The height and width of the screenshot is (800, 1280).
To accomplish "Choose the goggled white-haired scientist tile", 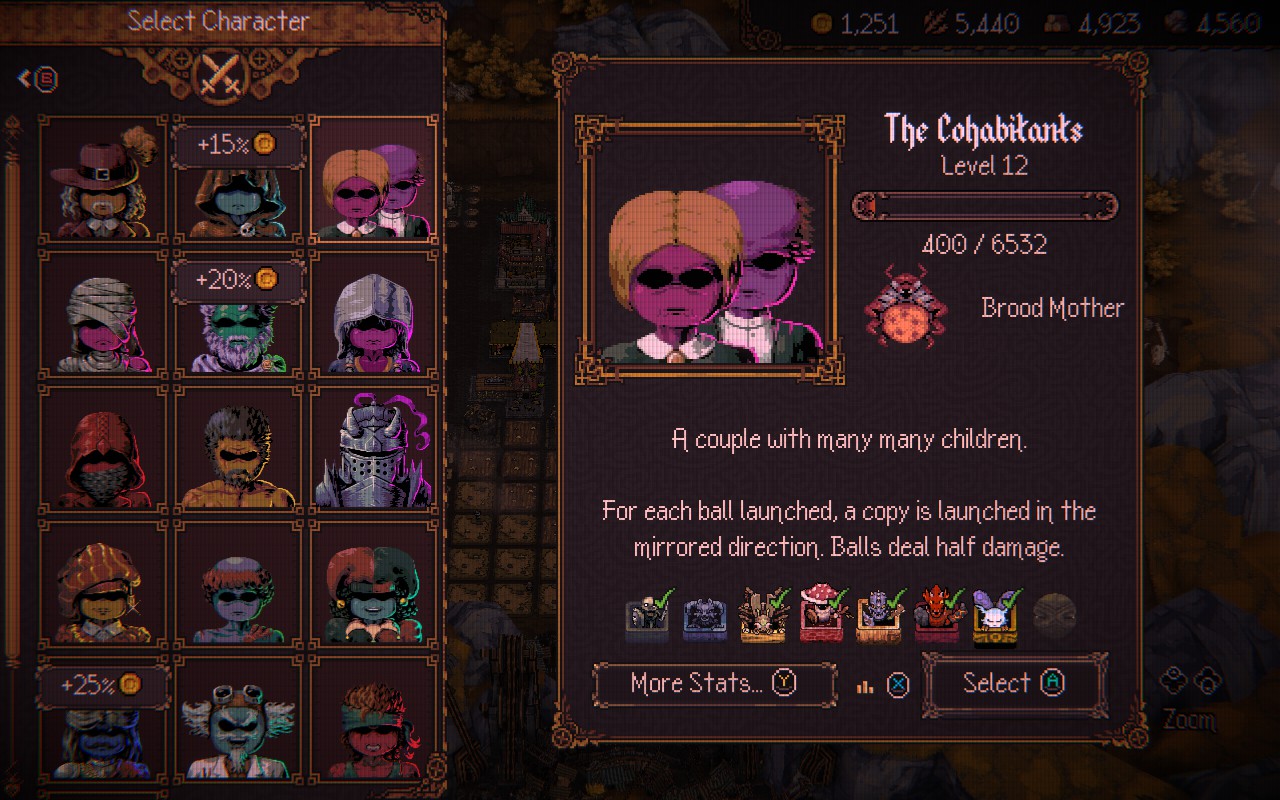I will click(239, 718).
